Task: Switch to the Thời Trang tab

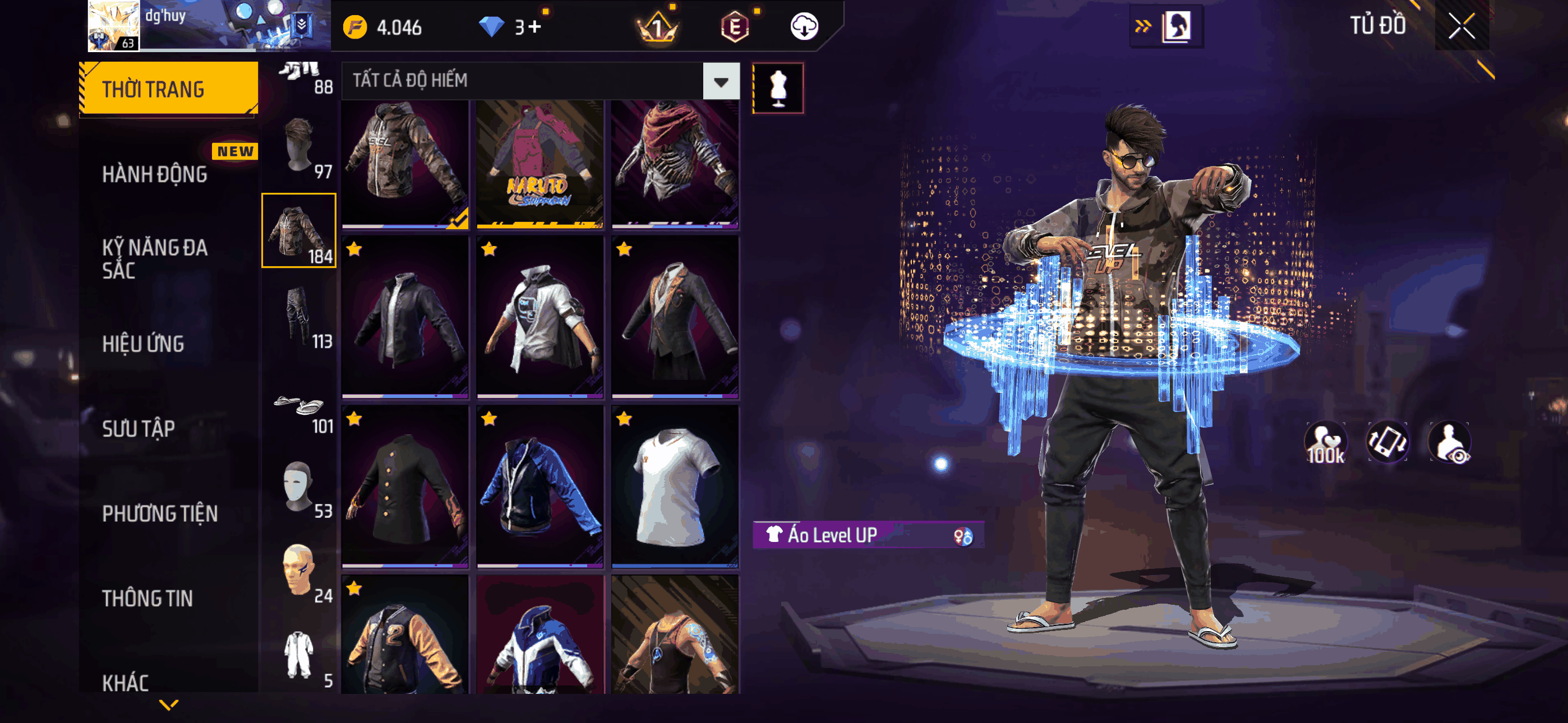Action: pos(169,89)
